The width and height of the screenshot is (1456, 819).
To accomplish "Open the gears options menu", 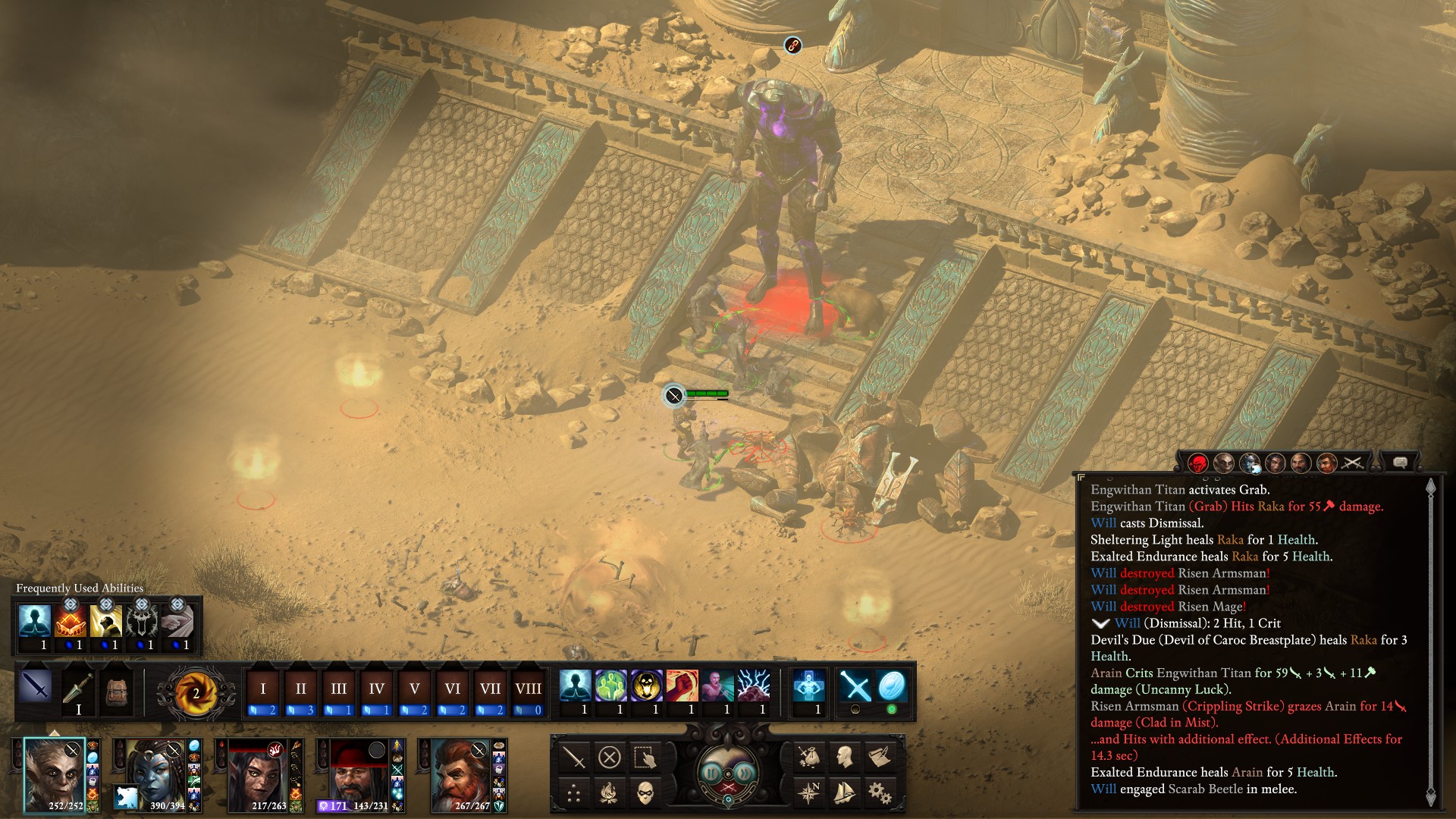I will (880, 793).
